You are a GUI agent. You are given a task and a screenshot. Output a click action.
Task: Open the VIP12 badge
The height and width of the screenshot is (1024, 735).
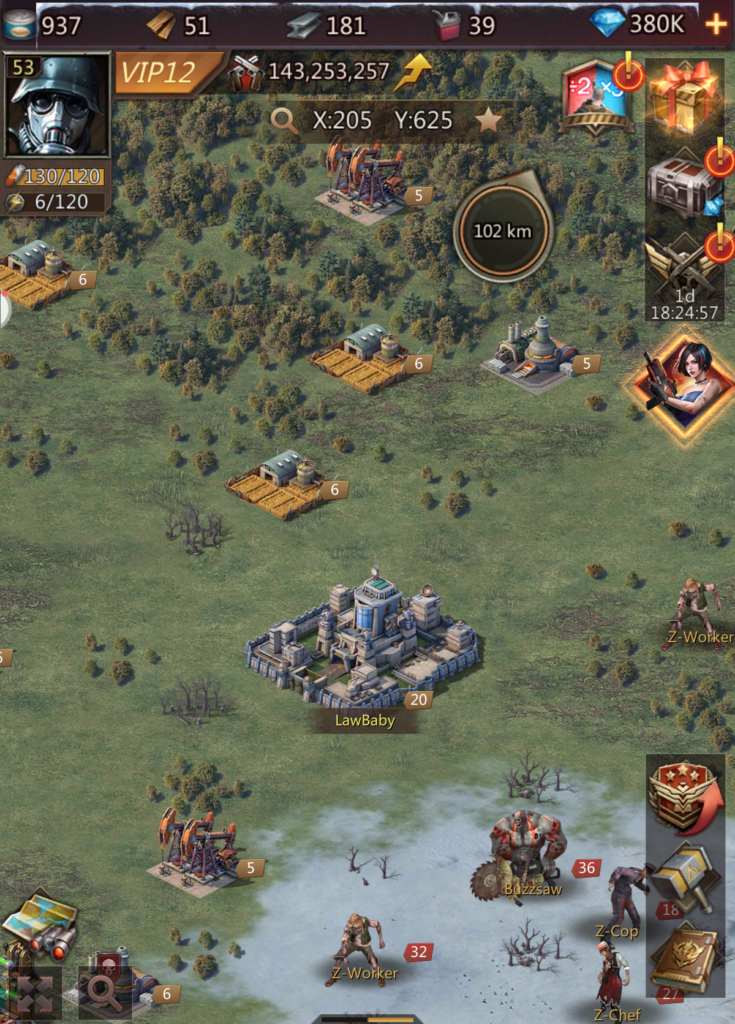pyautogui.click(x=166, y=73)
